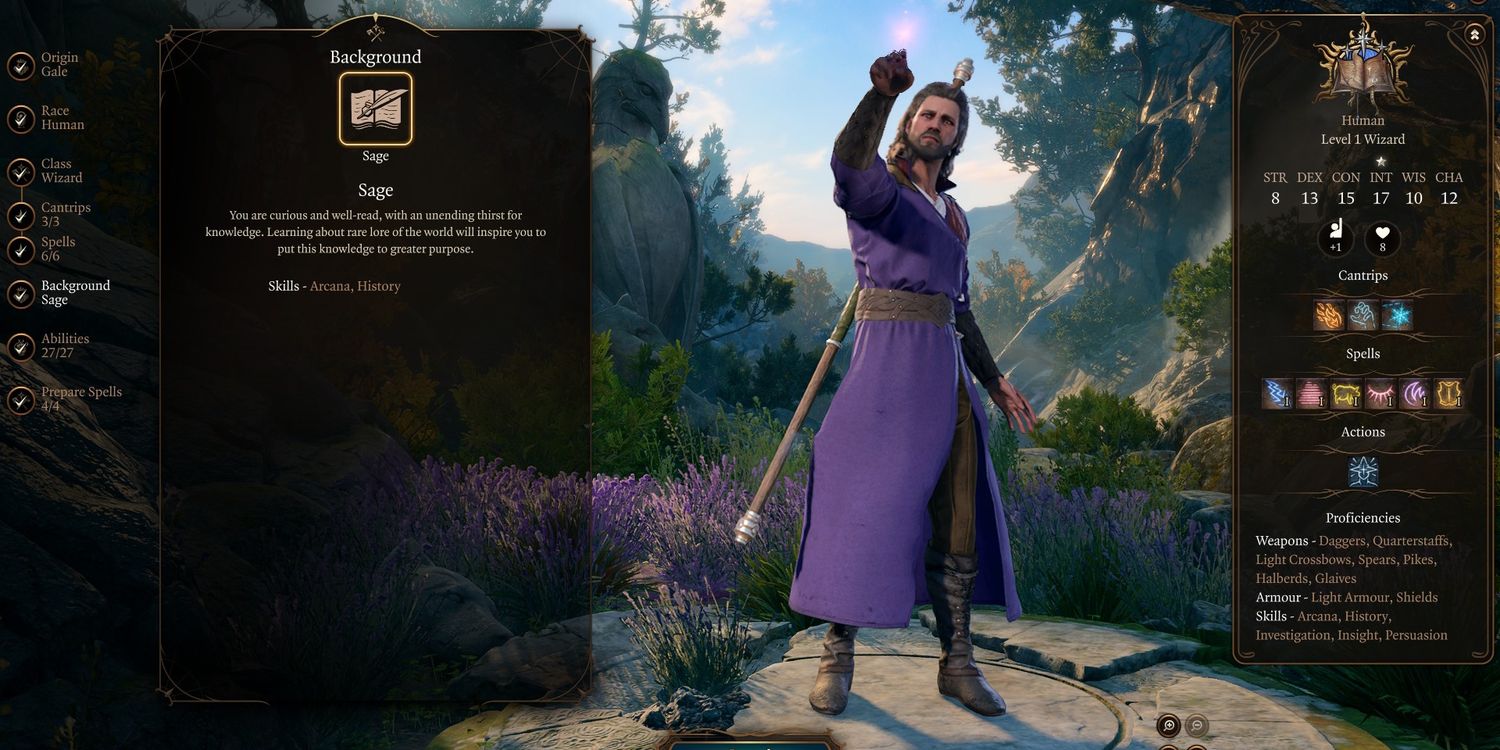This screenshot has width=1500, height=750.
Task: Collapse the character summary panel
Action: (1475, 35)
